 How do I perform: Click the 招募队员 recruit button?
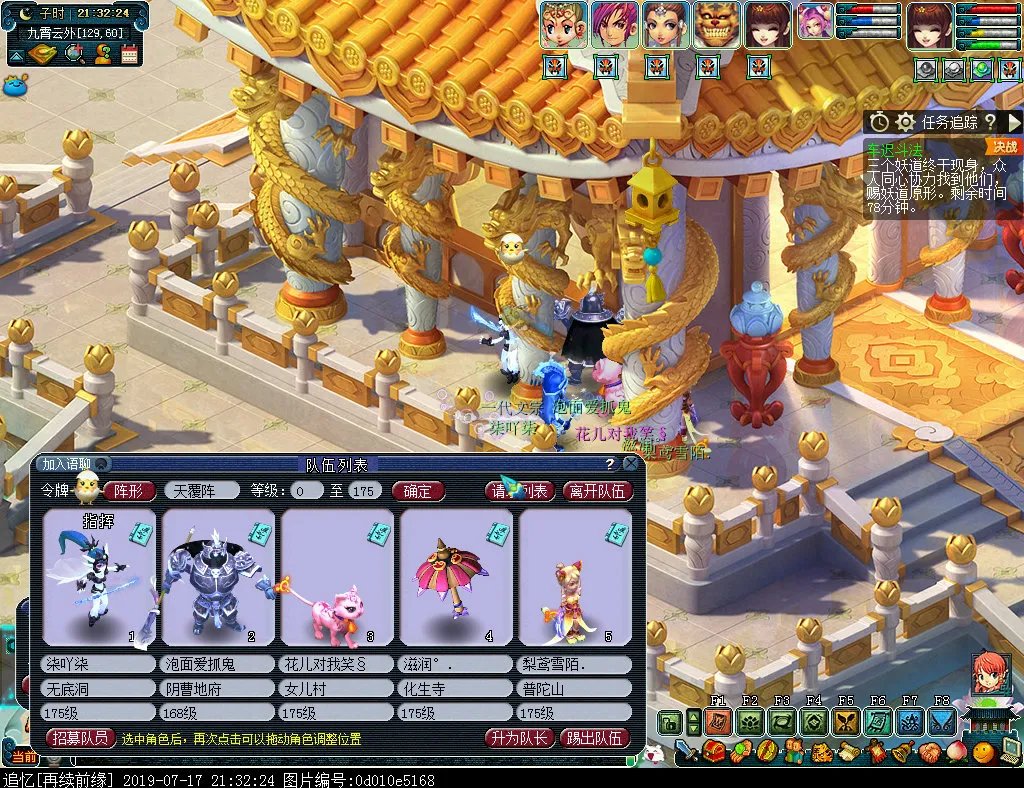[x=81, y=738]
